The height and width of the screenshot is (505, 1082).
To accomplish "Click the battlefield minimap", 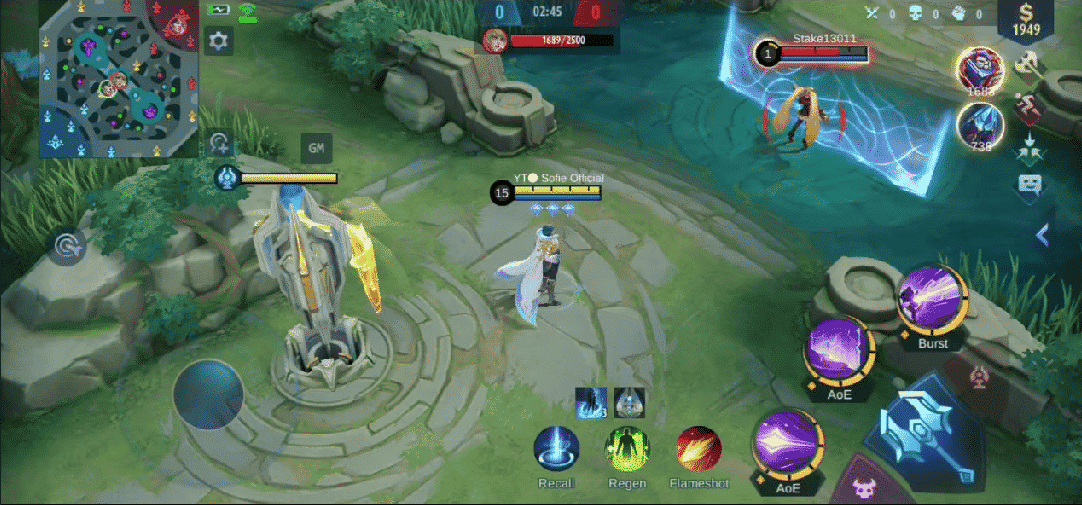I will pos(116,79).
